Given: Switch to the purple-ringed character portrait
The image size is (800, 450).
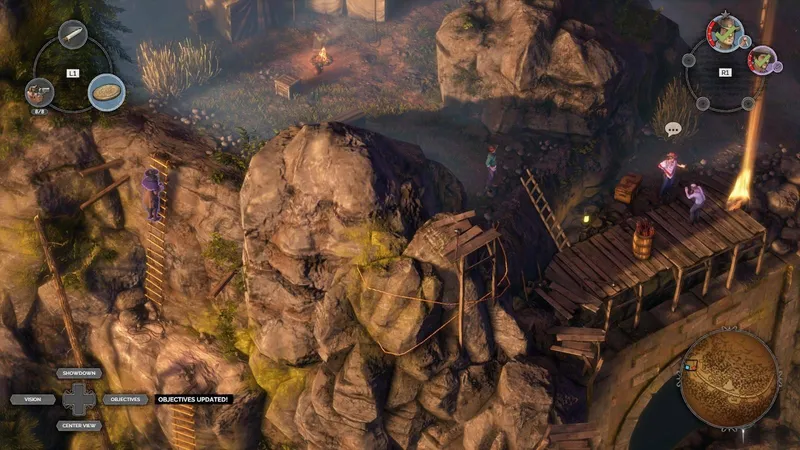Looking at the screenshot, I should tap(762, 59).
